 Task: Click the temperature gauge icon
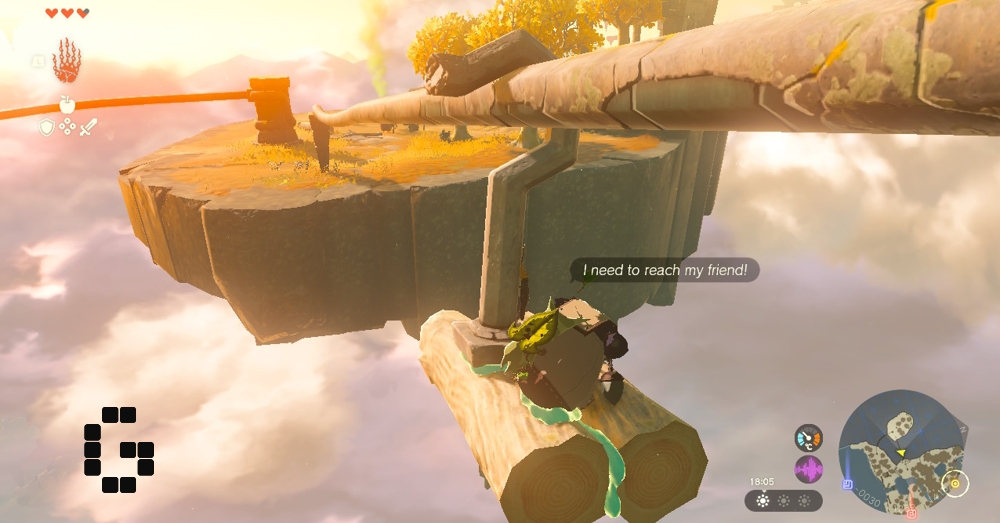(808, 438)
